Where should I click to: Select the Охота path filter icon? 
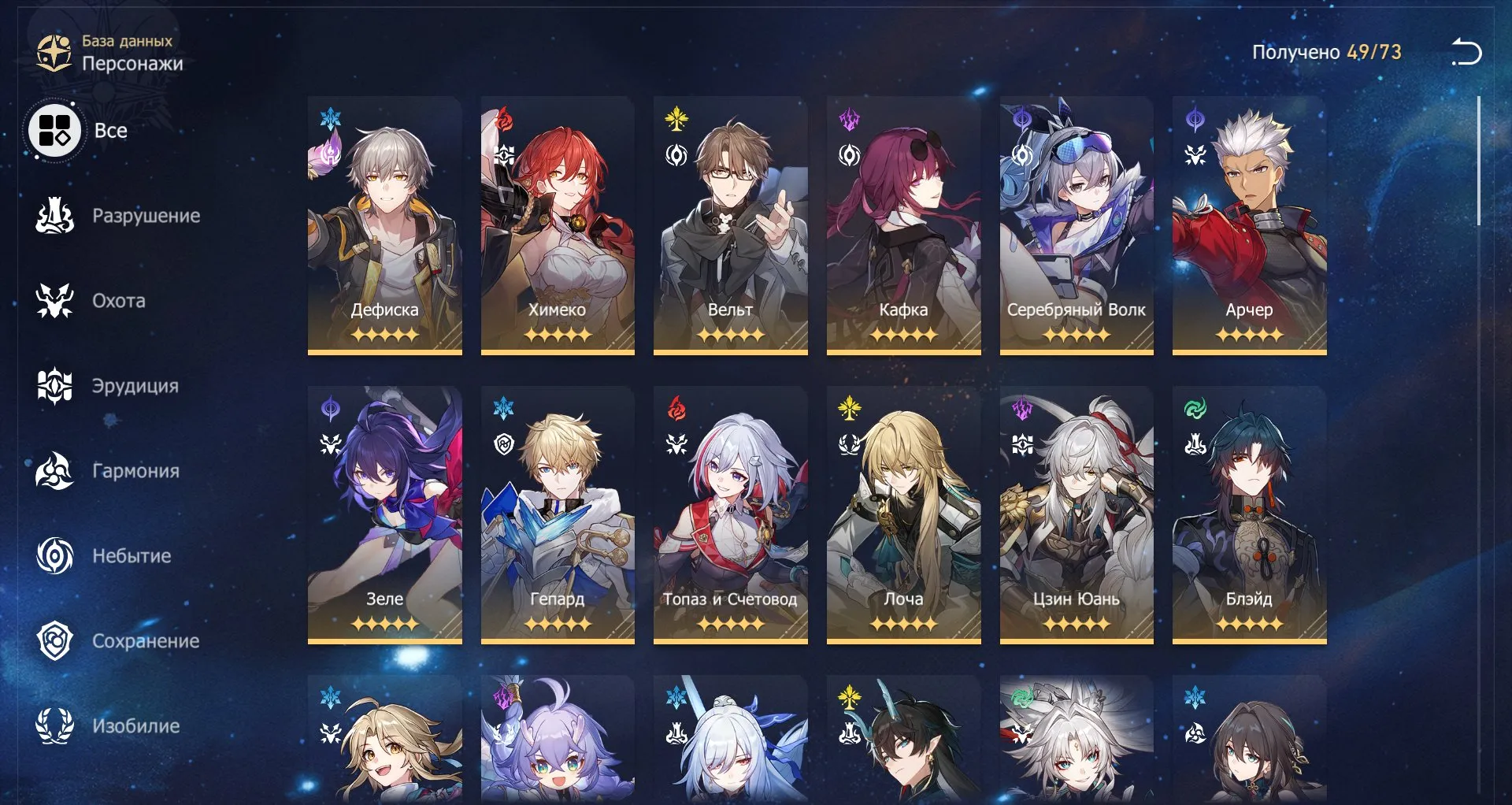click(x=52, y=300)
